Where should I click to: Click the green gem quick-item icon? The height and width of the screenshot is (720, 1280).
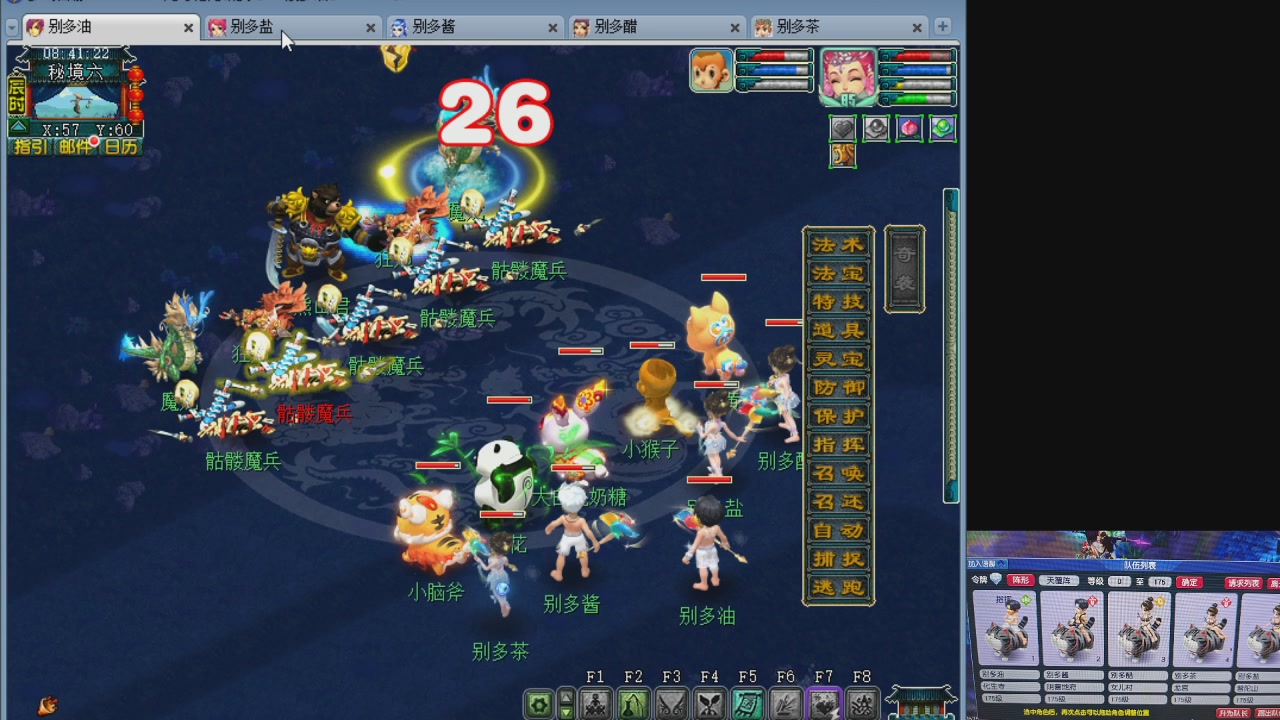(x=941, y=128)
